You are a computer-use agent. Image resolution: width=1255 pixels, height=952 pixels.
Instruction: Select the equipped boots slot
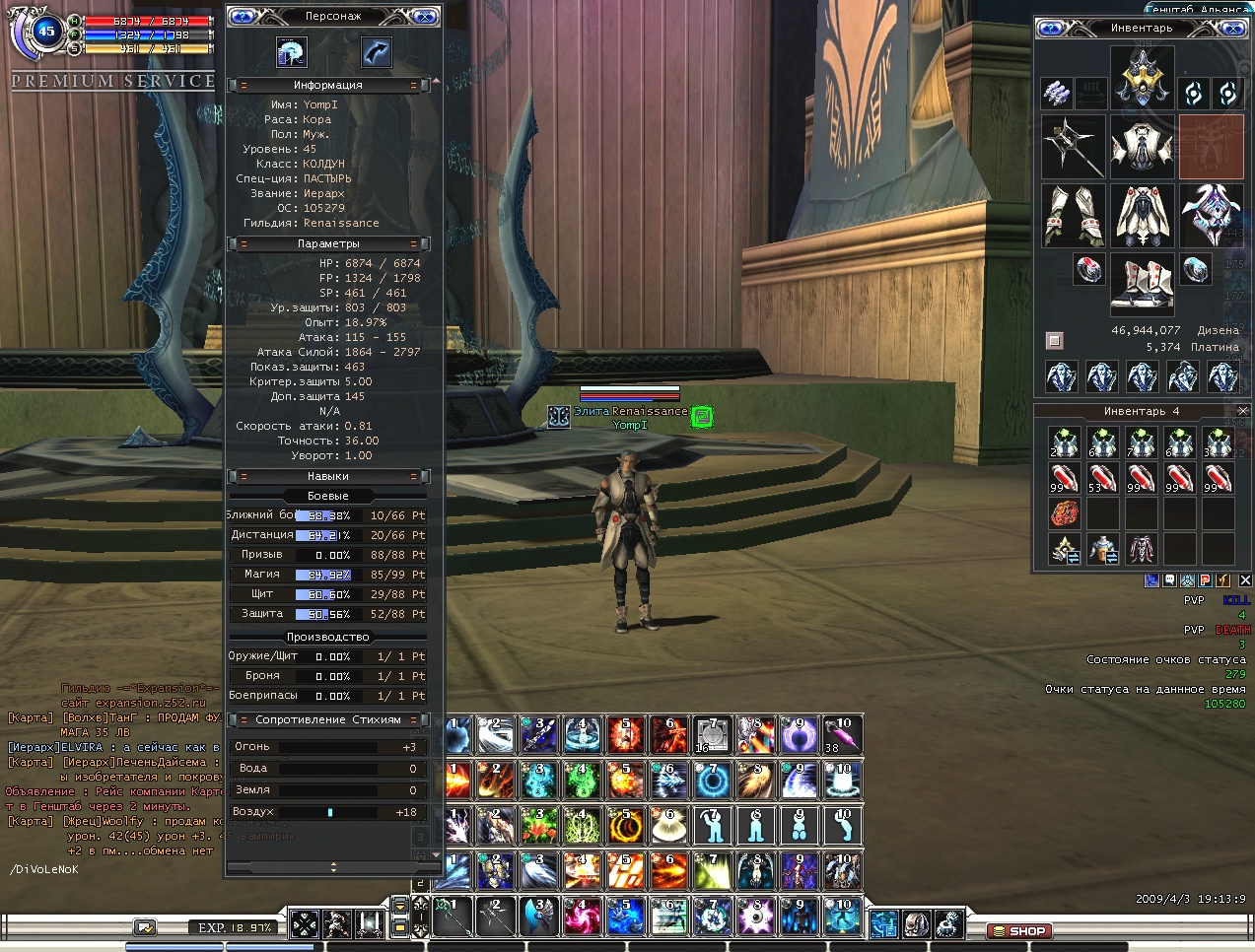pos(1142,284)
